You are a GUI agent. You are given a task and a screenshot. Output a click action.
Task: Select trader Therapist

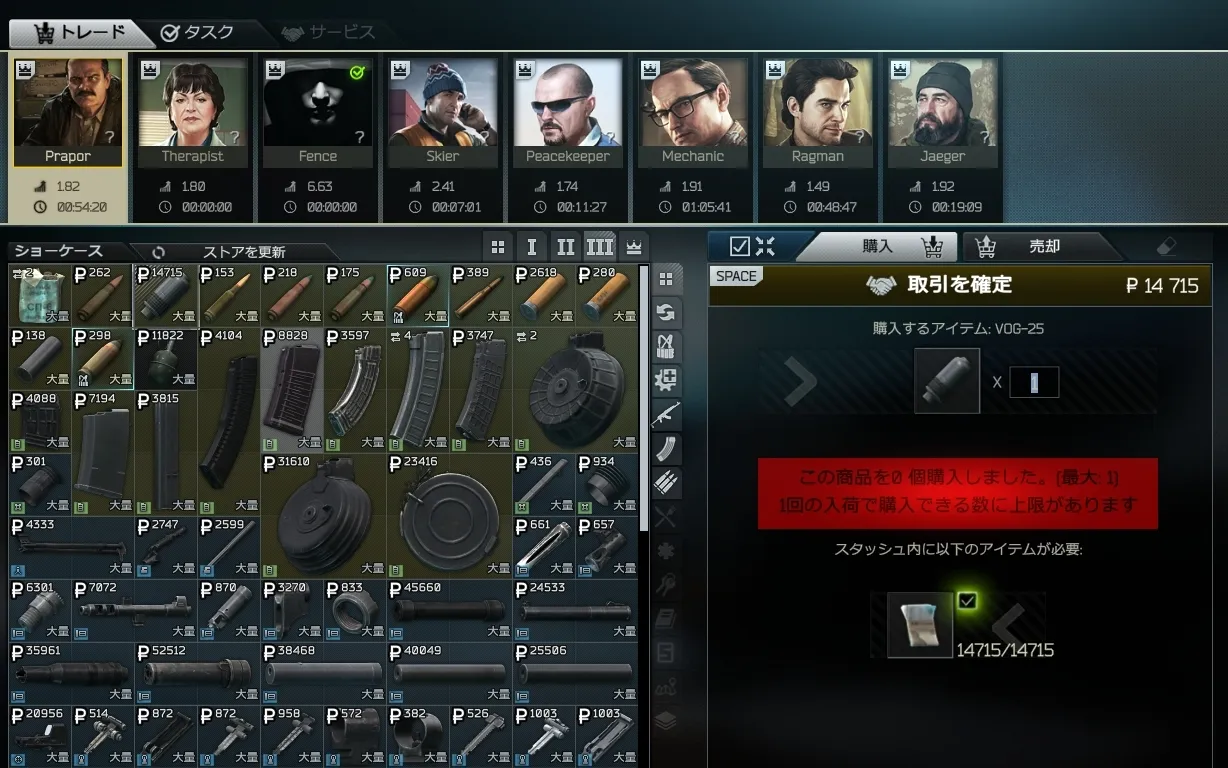[192, 111]
